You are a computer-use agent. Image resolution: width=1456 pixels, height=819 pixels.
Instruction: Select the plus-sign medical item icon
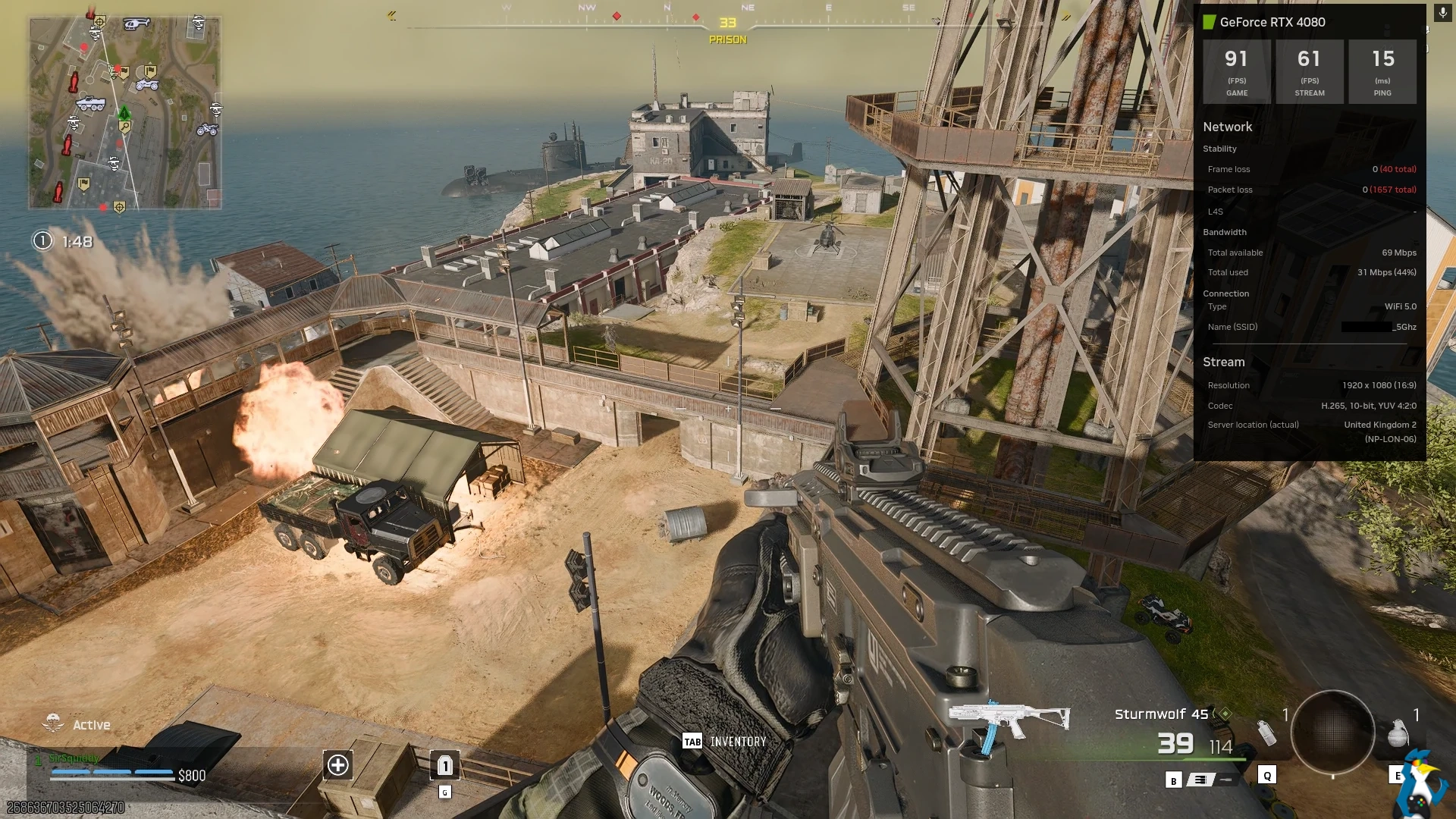pyautogui.click(x=338, y=765)
